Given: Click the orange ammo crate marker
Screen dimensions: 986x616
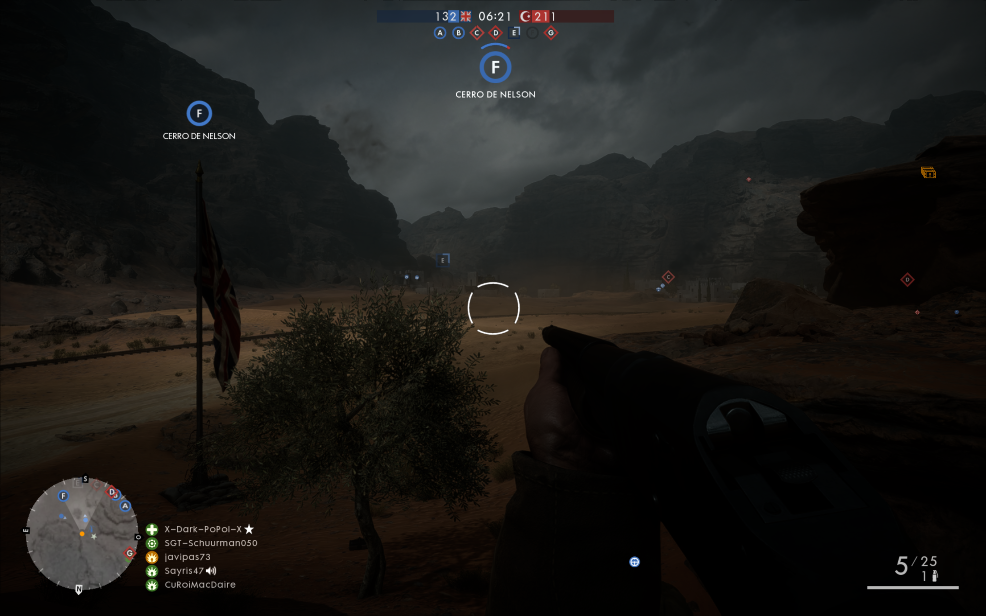Looking at the screenshot, I should click(928, 172).
